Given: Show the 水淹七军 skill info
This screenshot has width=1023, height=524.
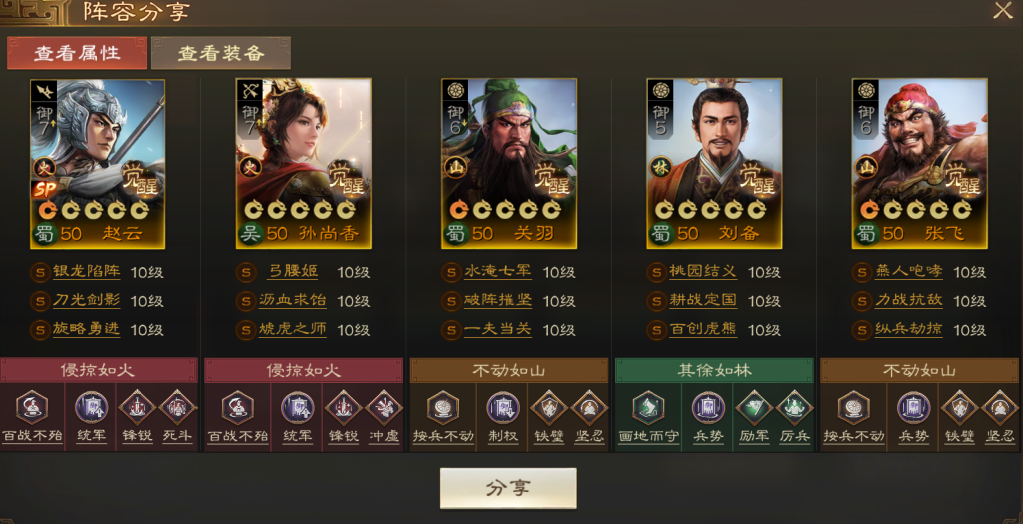Looking at the screenshot, I should coord(498,272).
